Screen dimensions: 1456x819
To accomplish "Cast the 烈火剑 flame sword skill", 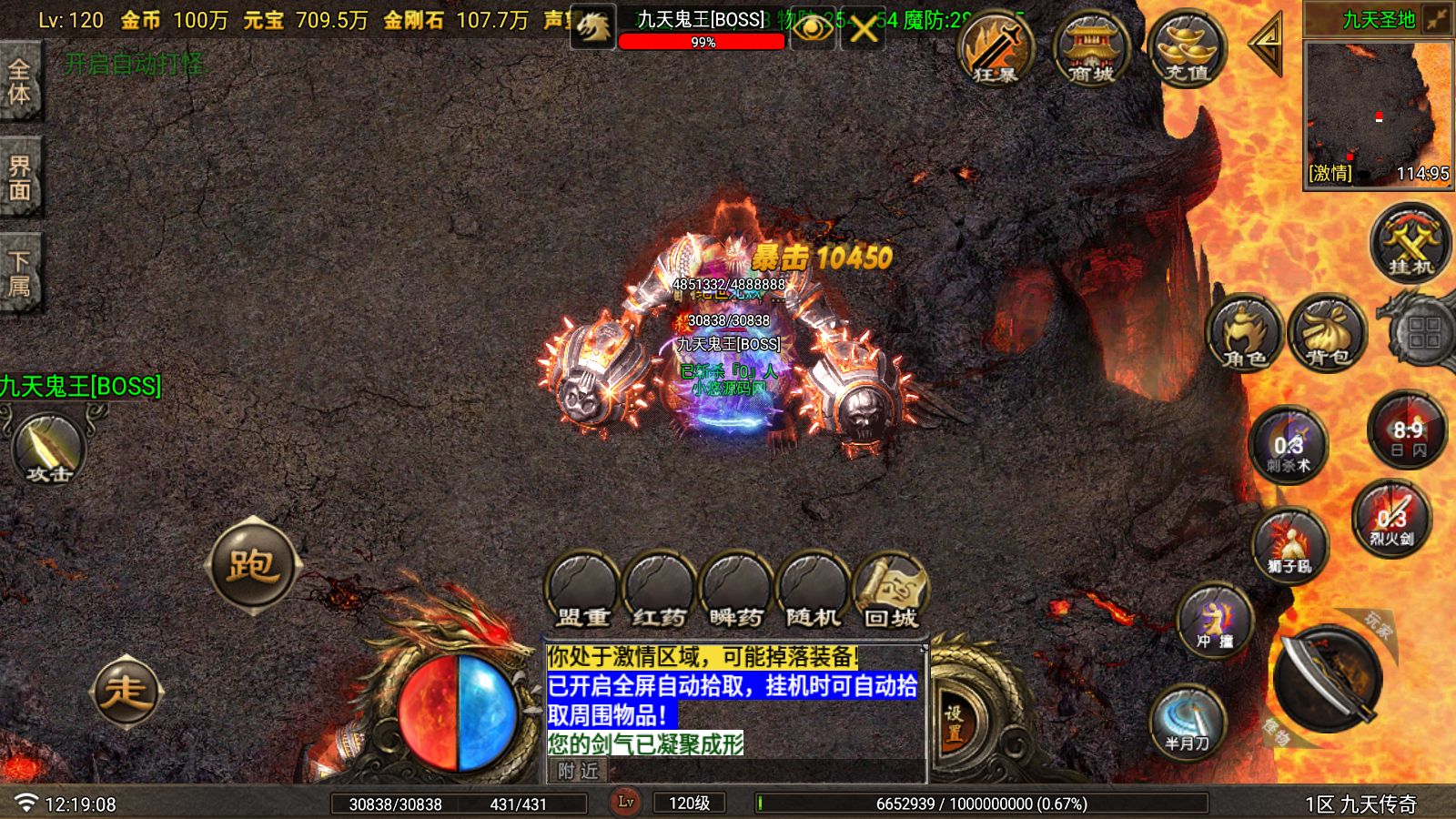I will [1391, 519].
